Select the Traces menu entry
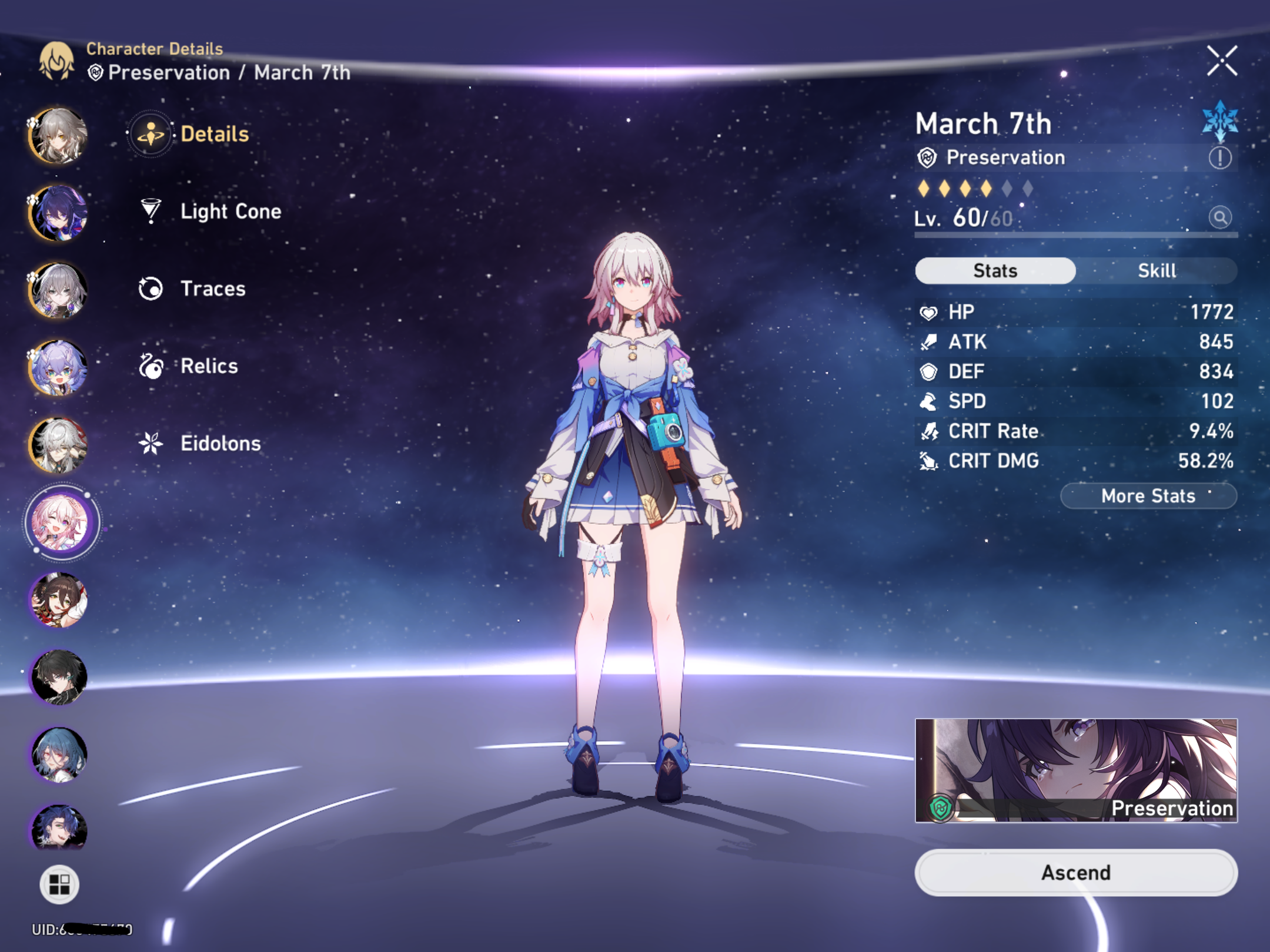Image resolution: width=1270 pixels, height=952 pixels. 212,289
